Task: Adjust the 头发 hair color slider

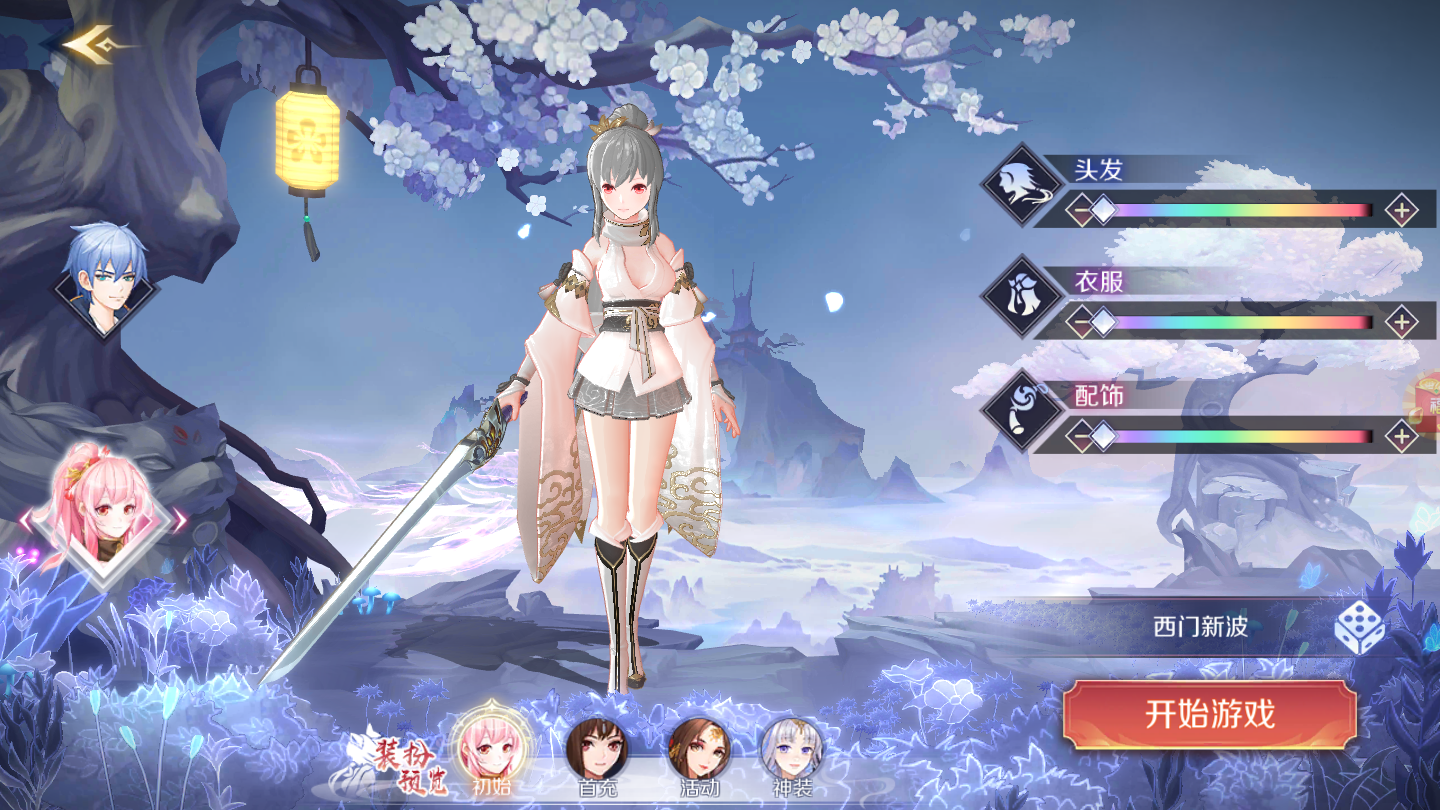Action: pos(1240,211)
